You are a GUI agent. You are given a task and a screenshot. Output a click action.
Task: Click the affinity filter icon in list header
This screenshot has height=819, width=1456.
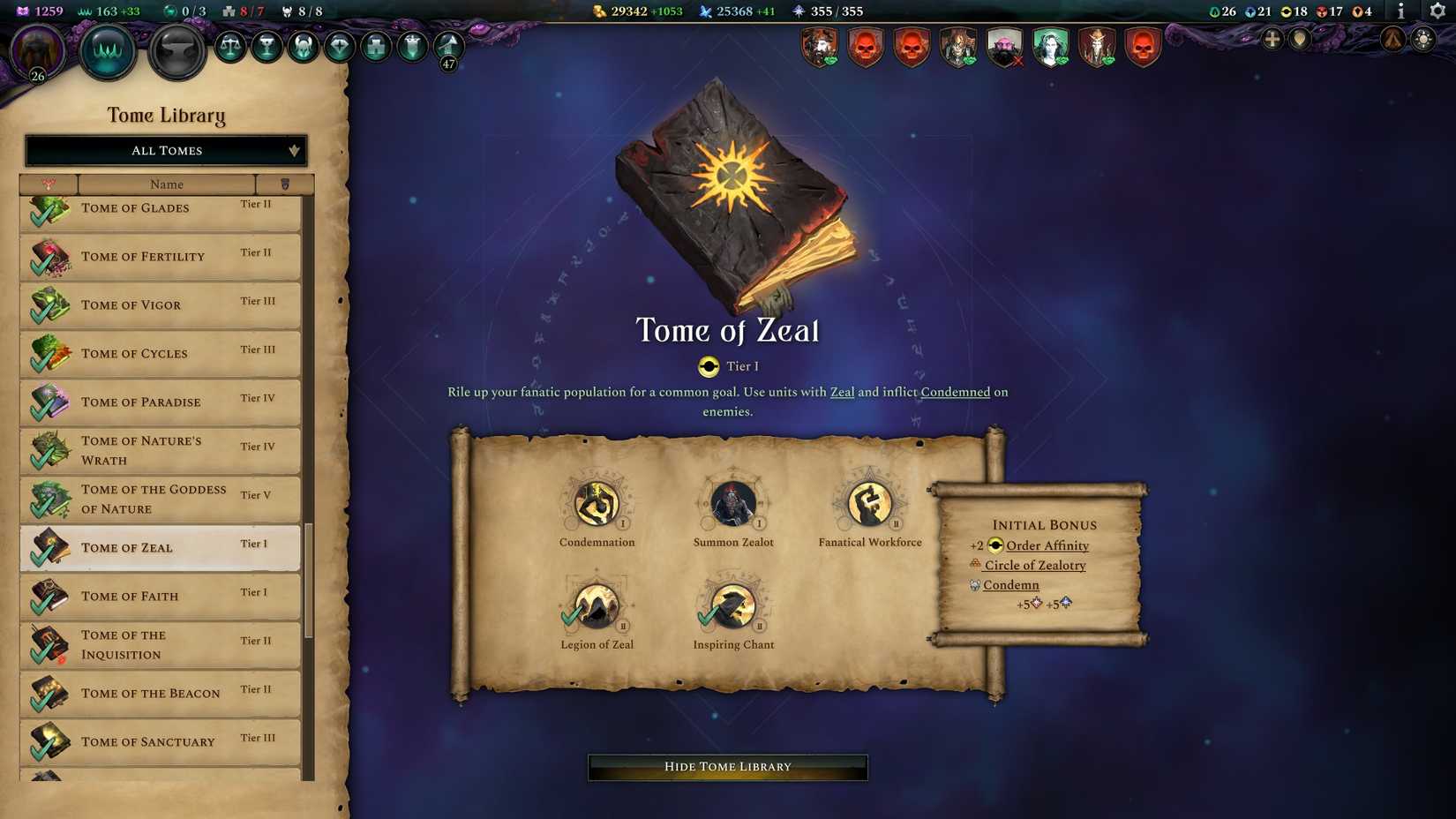point(49,184)
